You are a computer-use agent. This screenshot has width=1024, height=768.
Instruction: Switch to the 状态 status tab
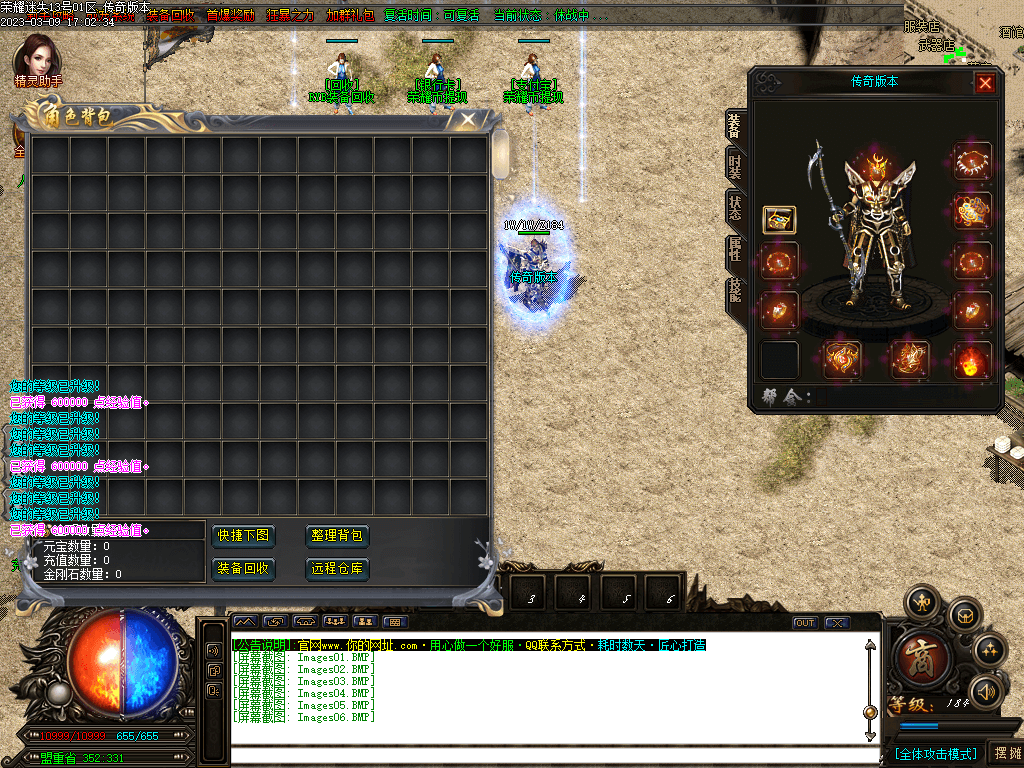click(735, 209)
